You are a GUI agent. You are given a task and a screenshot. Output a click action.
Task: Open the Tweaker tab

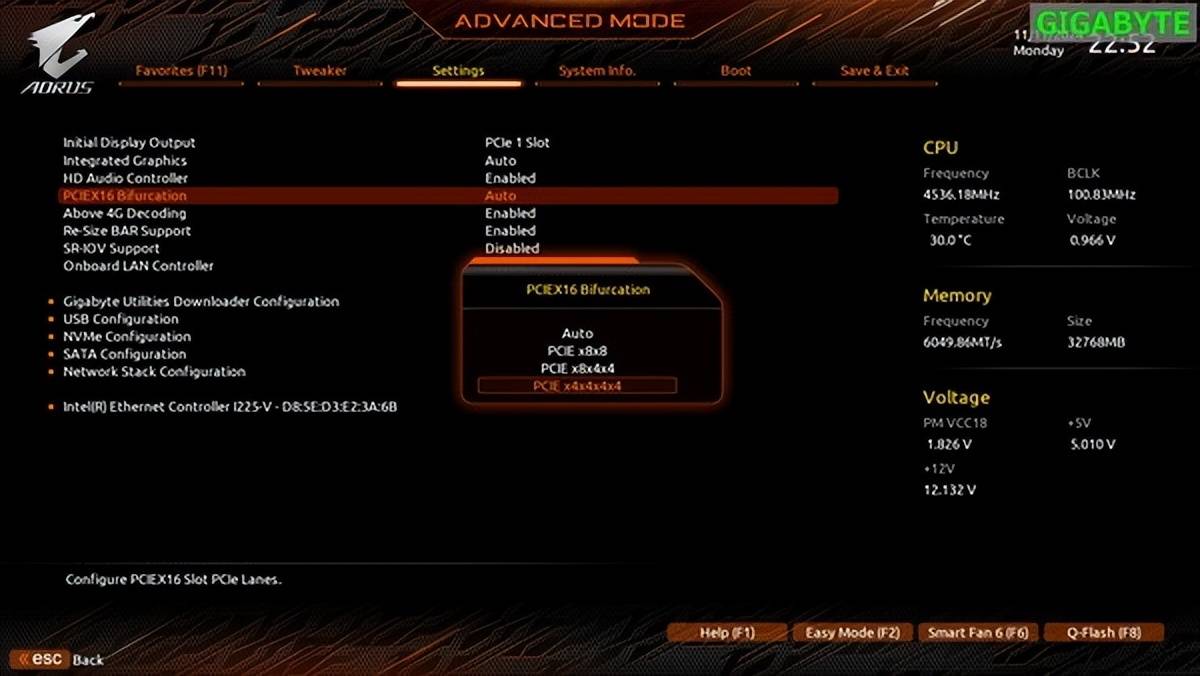[x=320, y=71]
